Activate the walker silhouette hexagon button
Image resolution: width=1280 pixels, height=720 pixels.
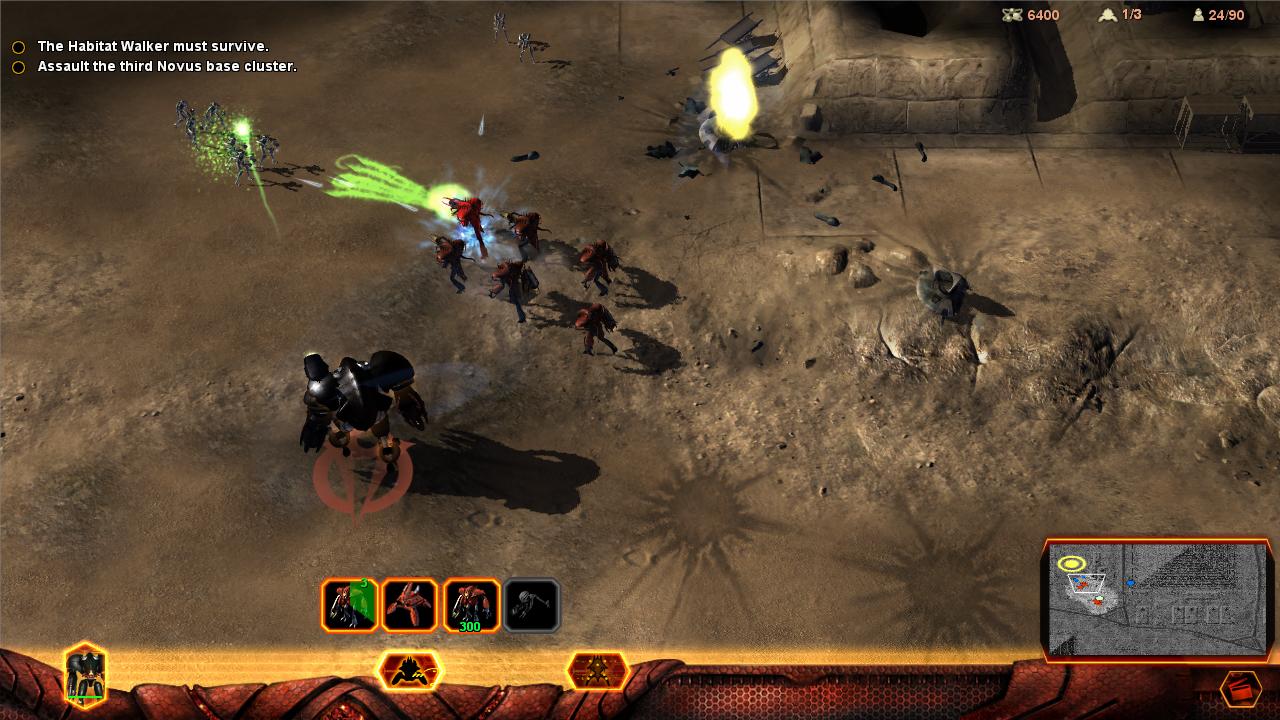408,670
